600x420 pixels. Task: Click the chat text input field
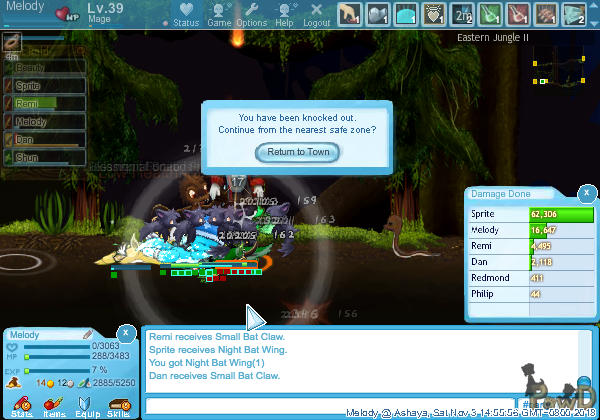[x=330, y=405]
